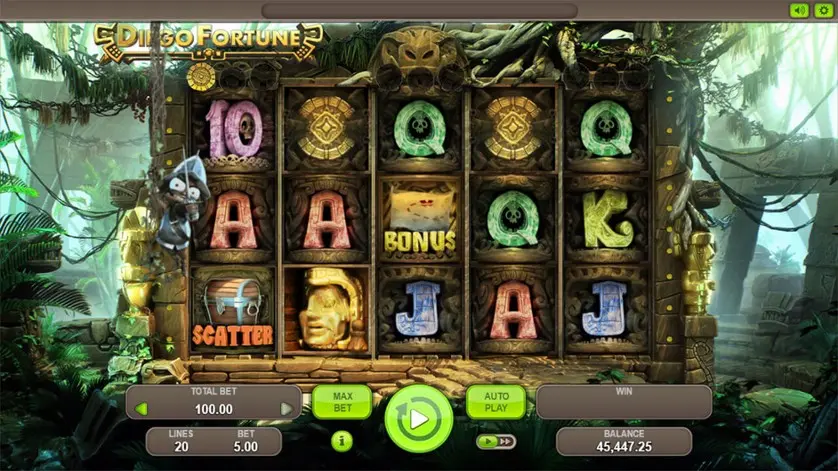
Task: Decrease total bet with left arrow
Action: [x=141, y=409]
